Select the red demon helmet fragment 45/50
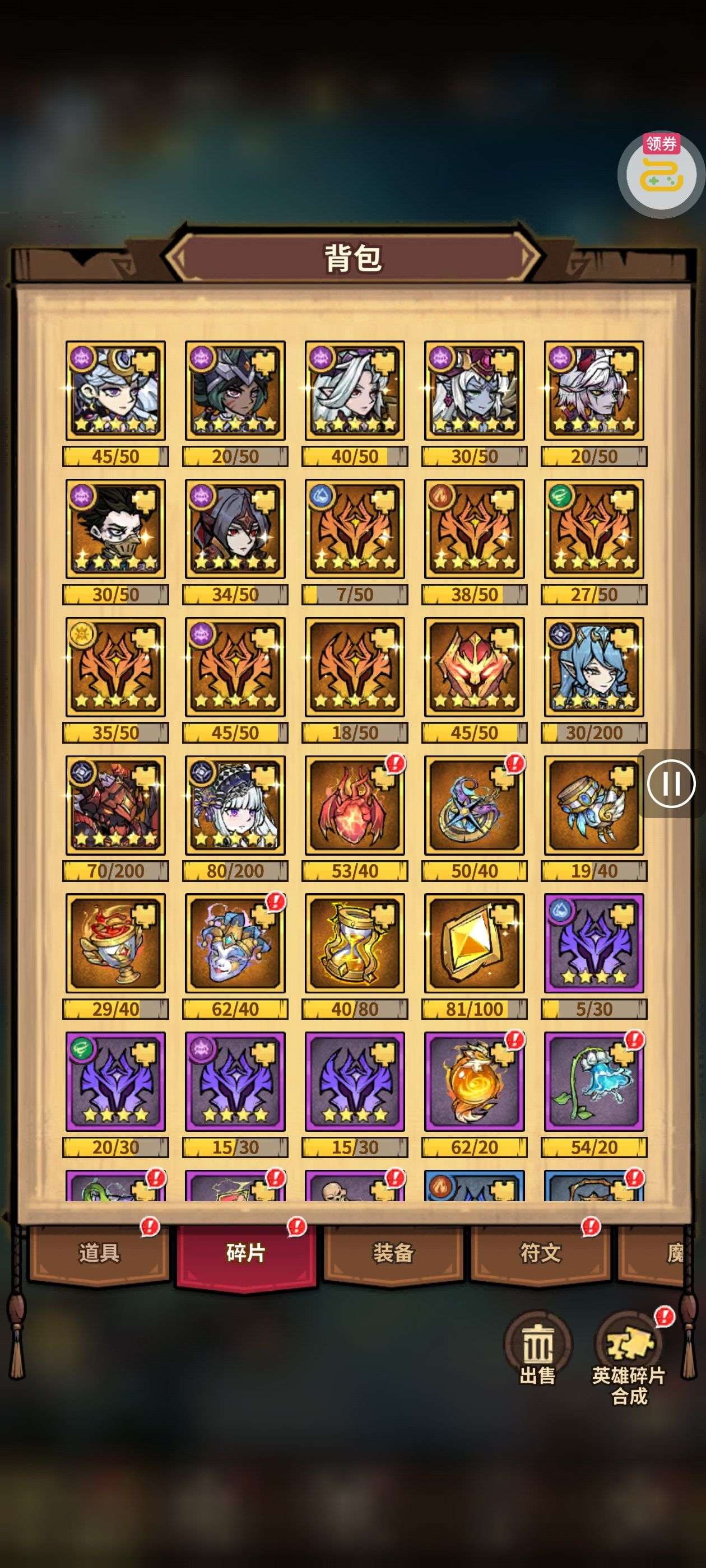Screen dimensions: 706x1568 [x=474, y=667]
